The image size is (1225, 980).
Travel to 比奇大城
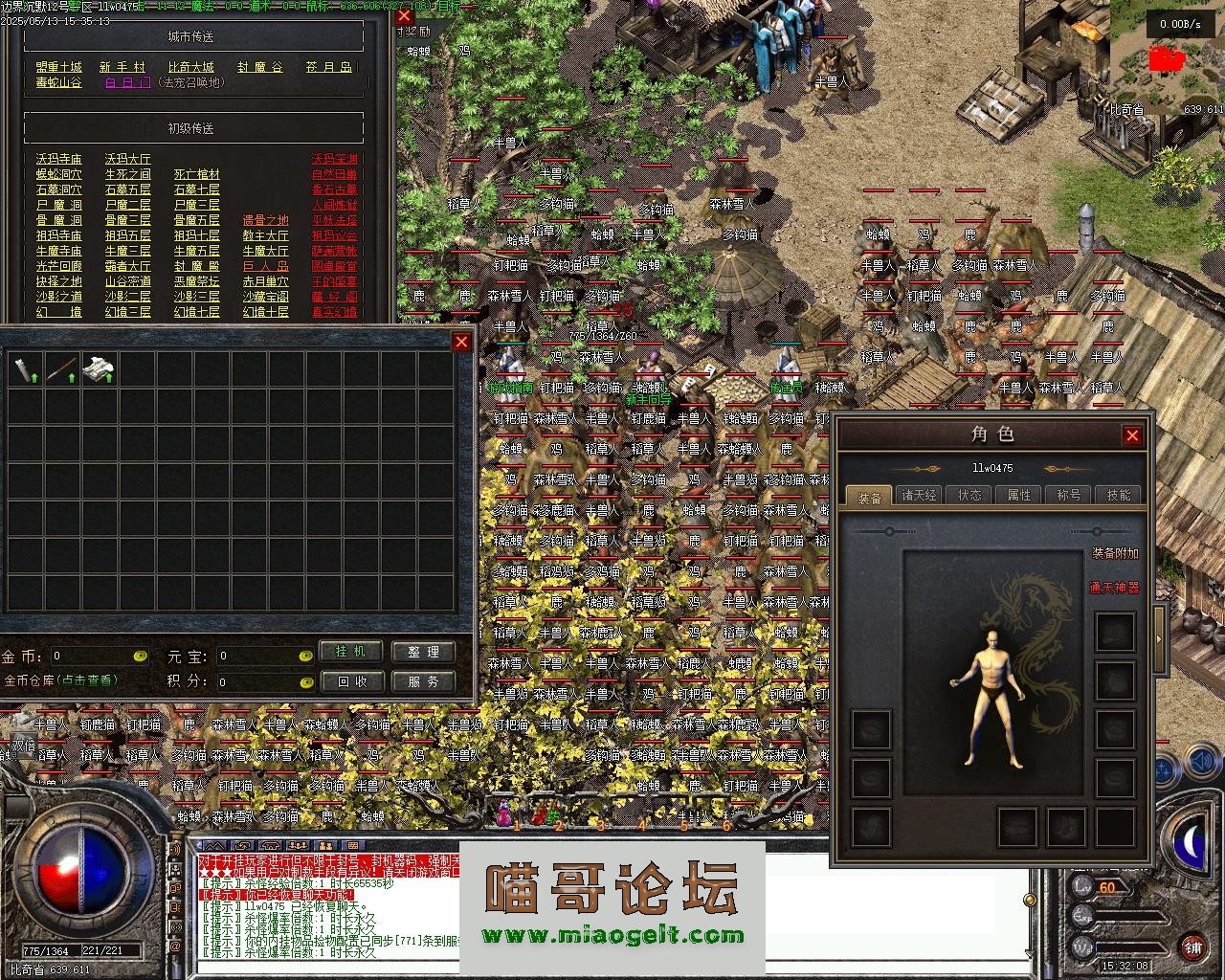[x=191, y=67]
